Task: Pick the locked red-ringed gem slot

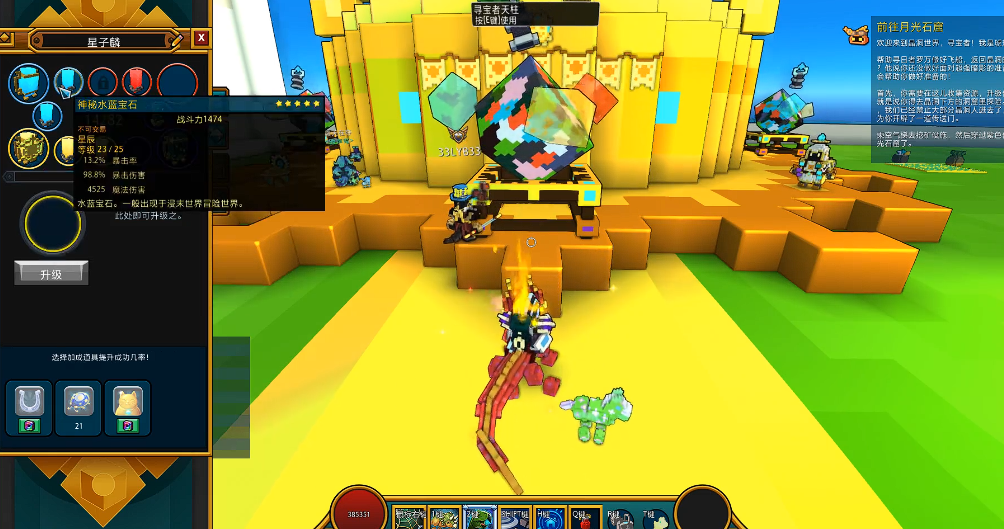Action: [x=101, y=80]
